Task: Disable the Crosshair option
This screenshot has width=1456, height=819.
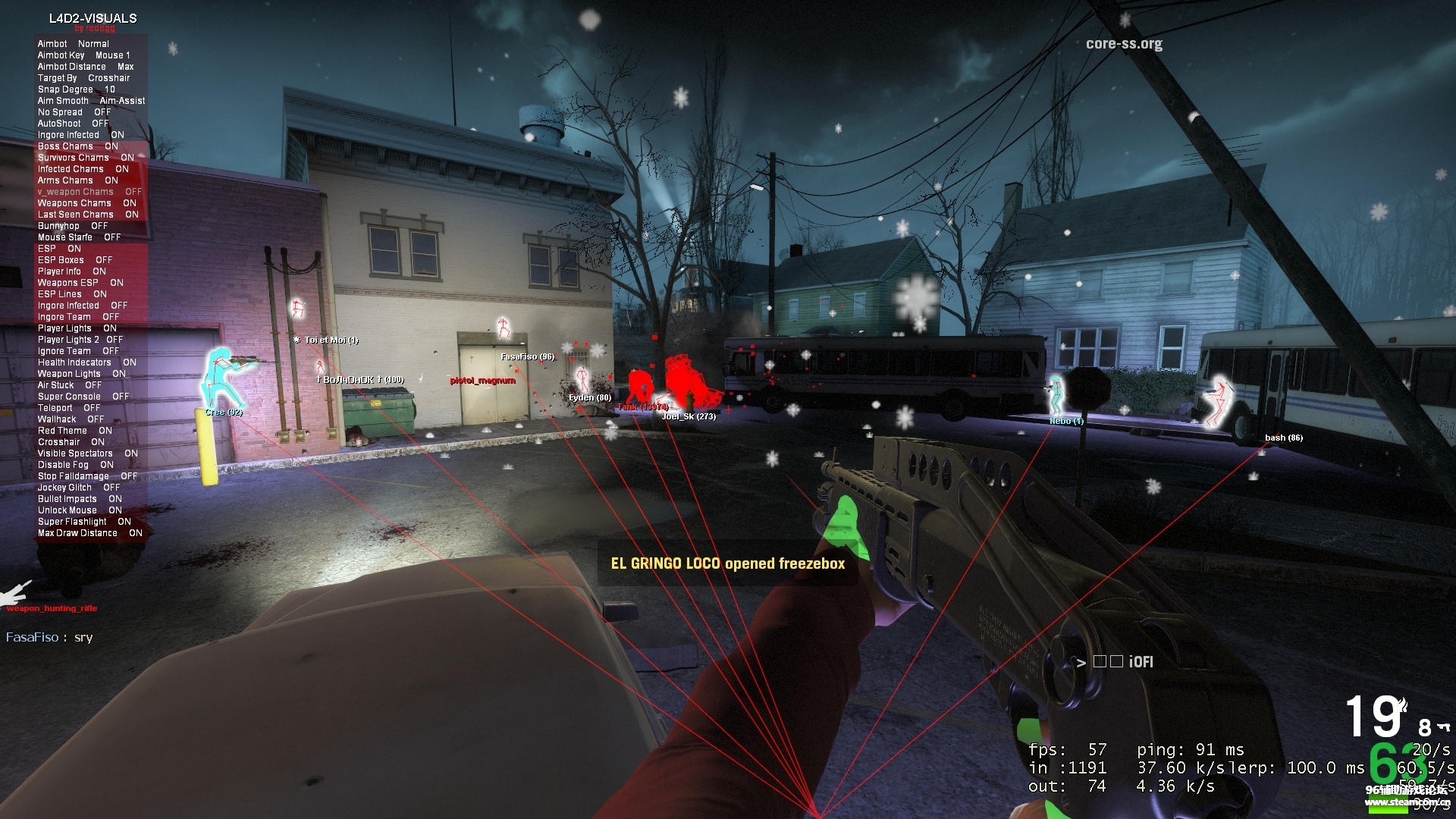Action: pyautogui.click(x=70, y=441)
